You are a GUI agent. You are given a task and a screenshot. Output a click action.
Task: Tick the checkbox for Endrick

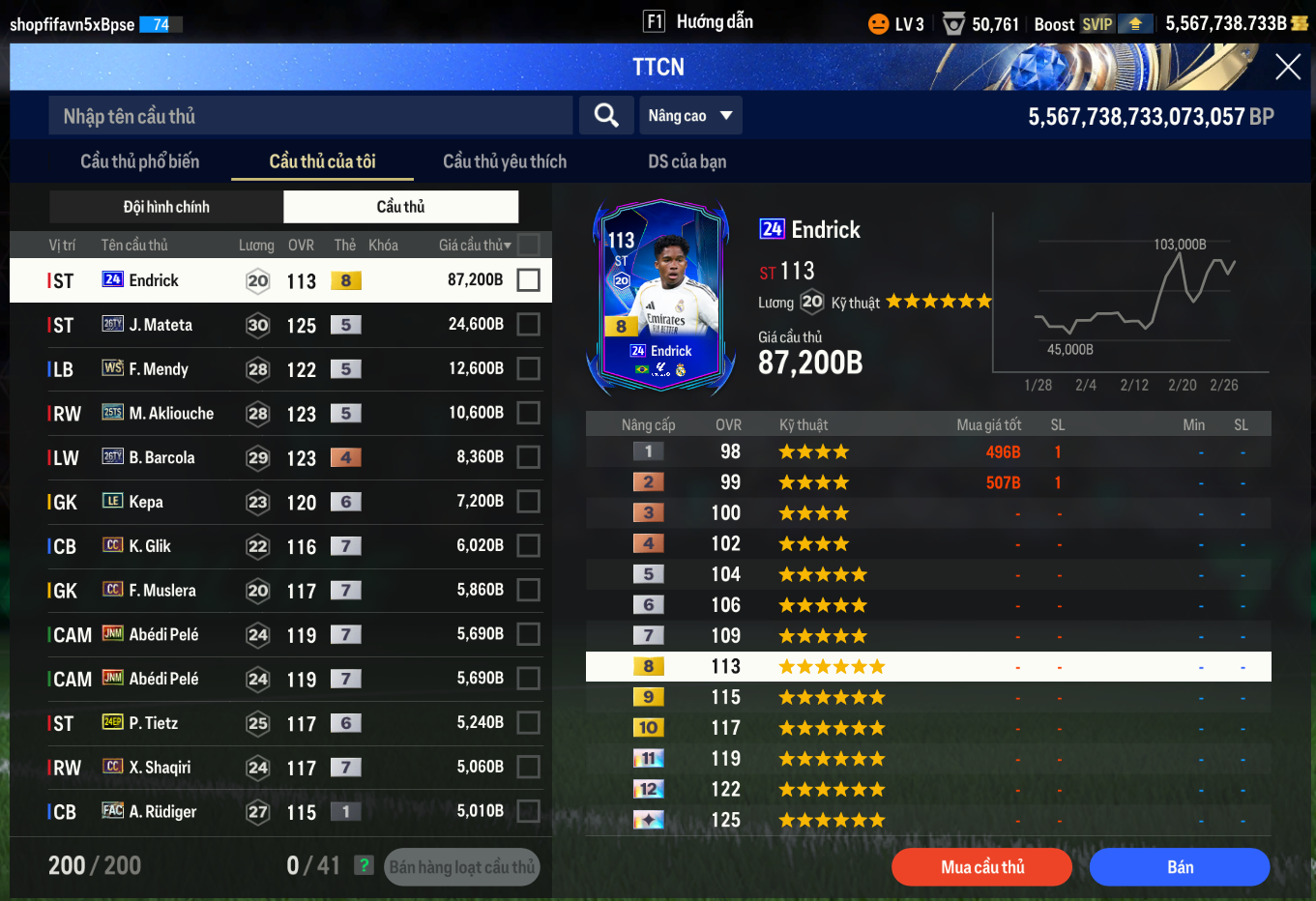tap(528, 280)
